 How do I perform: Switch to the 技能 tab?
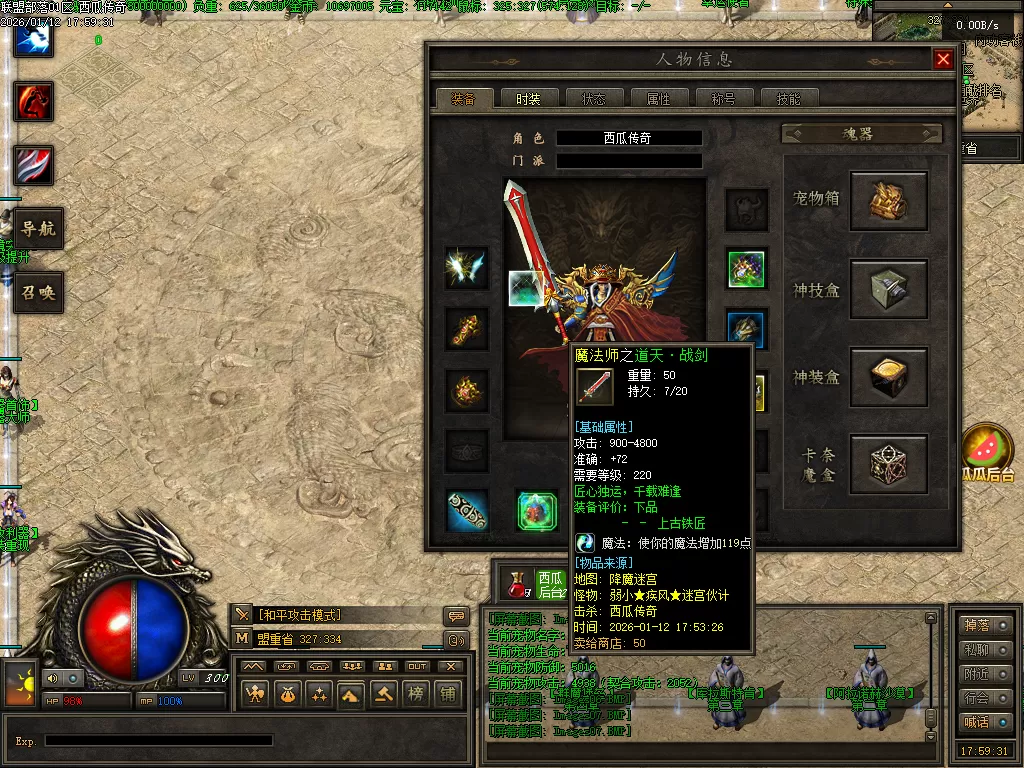[788, 99]
